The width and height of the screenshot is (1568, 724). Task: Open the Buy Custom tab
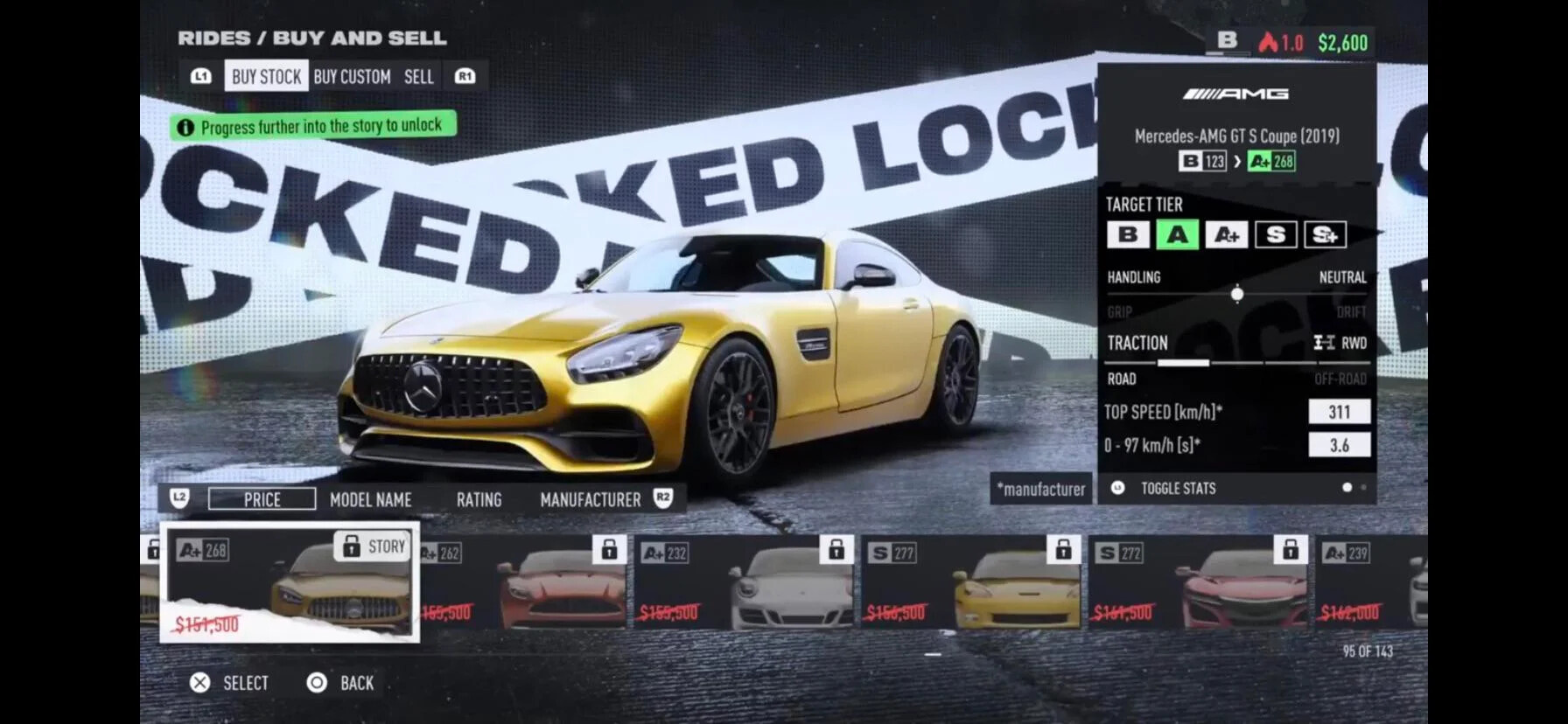point(352,77)
